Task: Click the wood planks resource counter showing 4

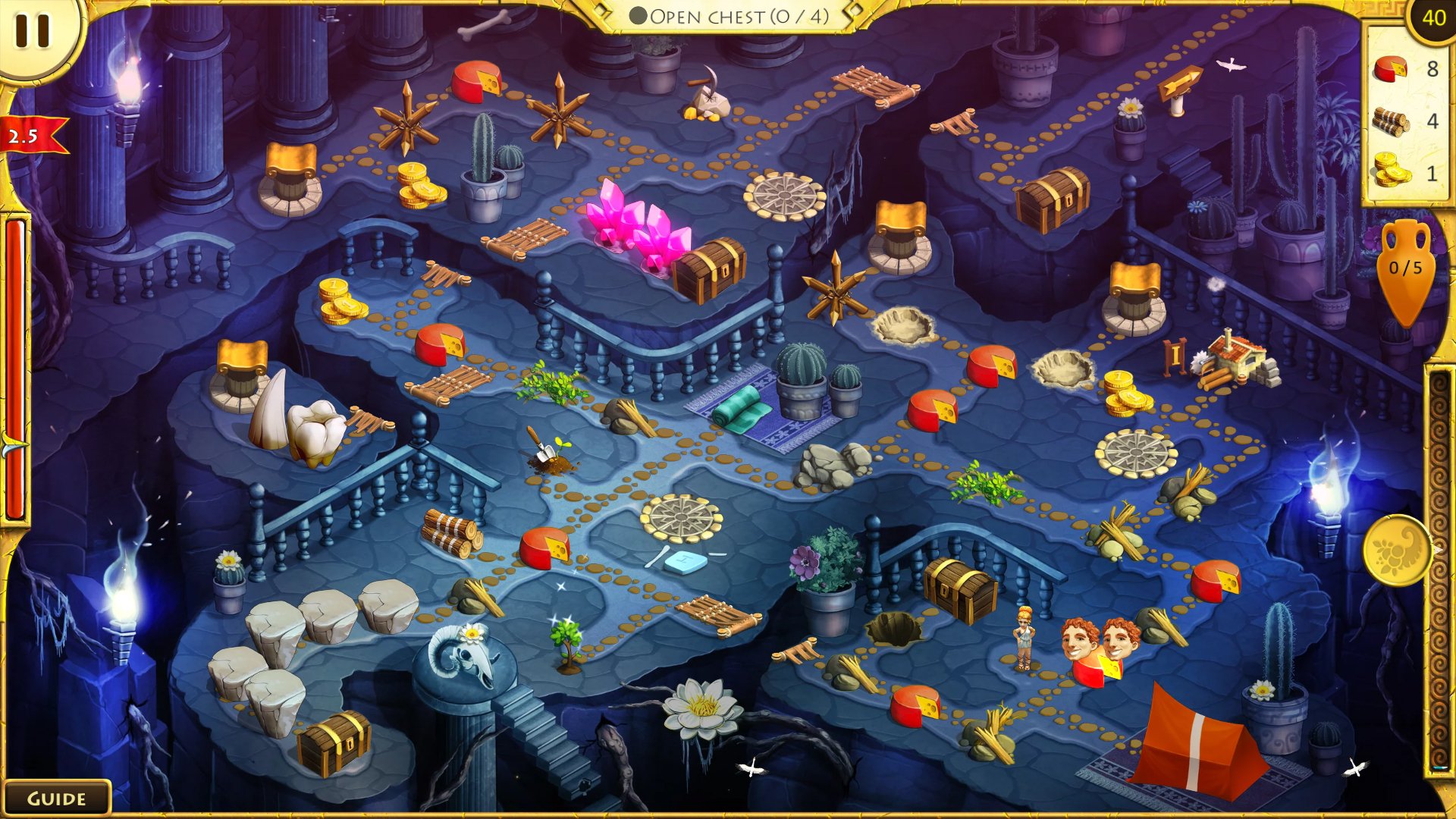Action: (1401, 121)
